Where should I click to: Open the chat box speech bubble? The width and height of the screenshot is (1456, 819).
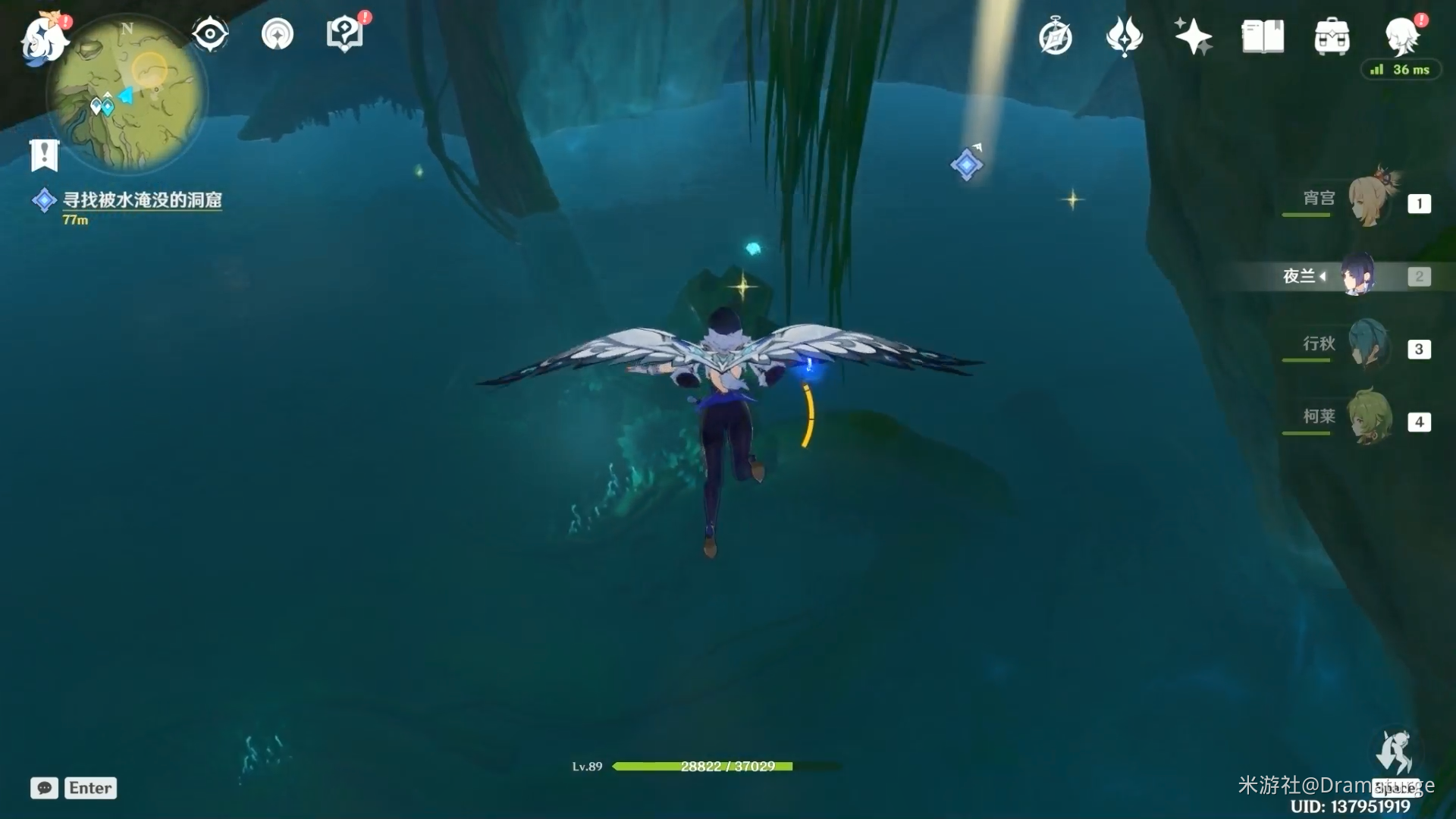click(x=45, y=788)
